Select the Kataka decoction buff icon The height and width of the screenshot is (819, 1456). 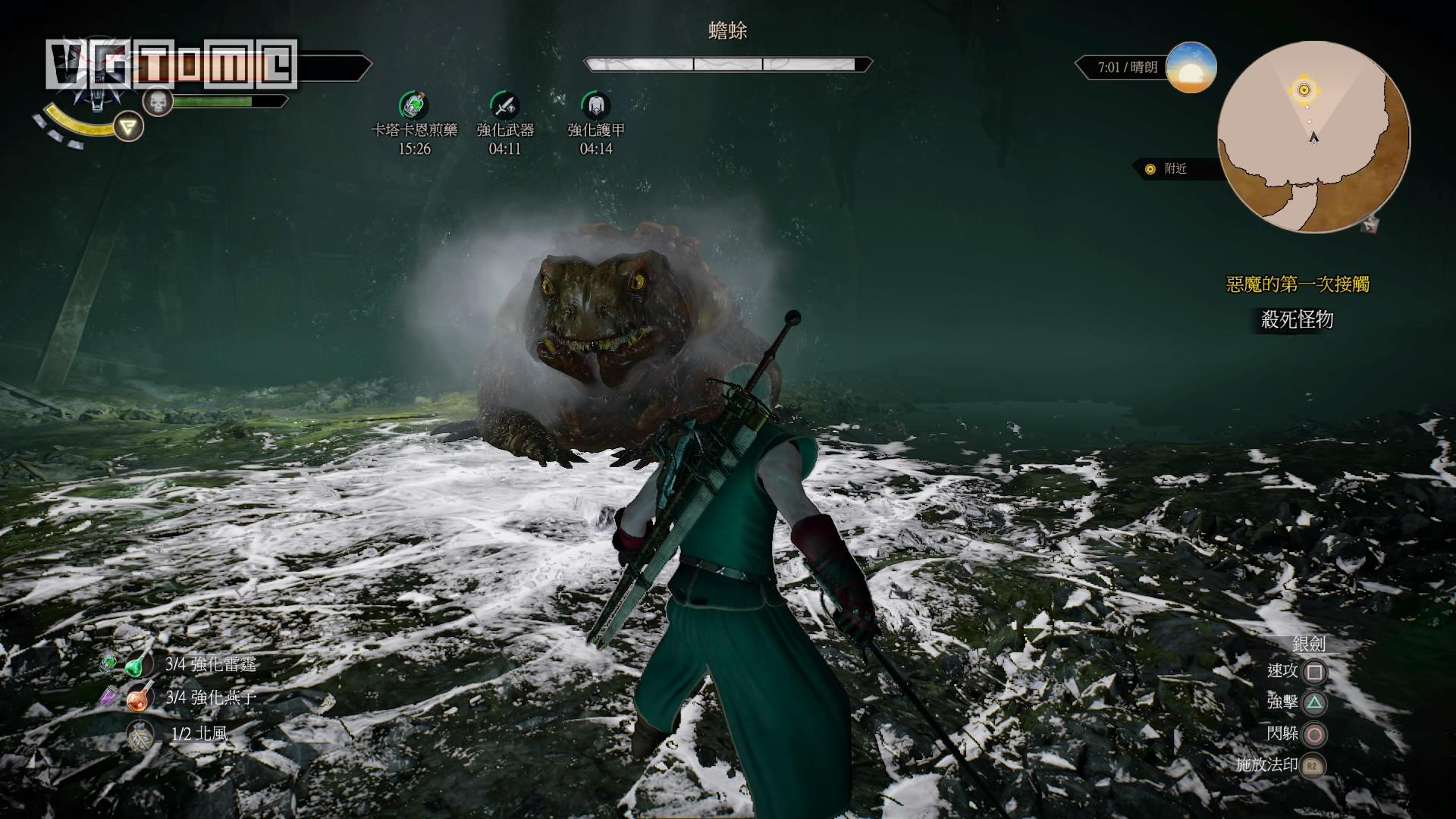414,105
